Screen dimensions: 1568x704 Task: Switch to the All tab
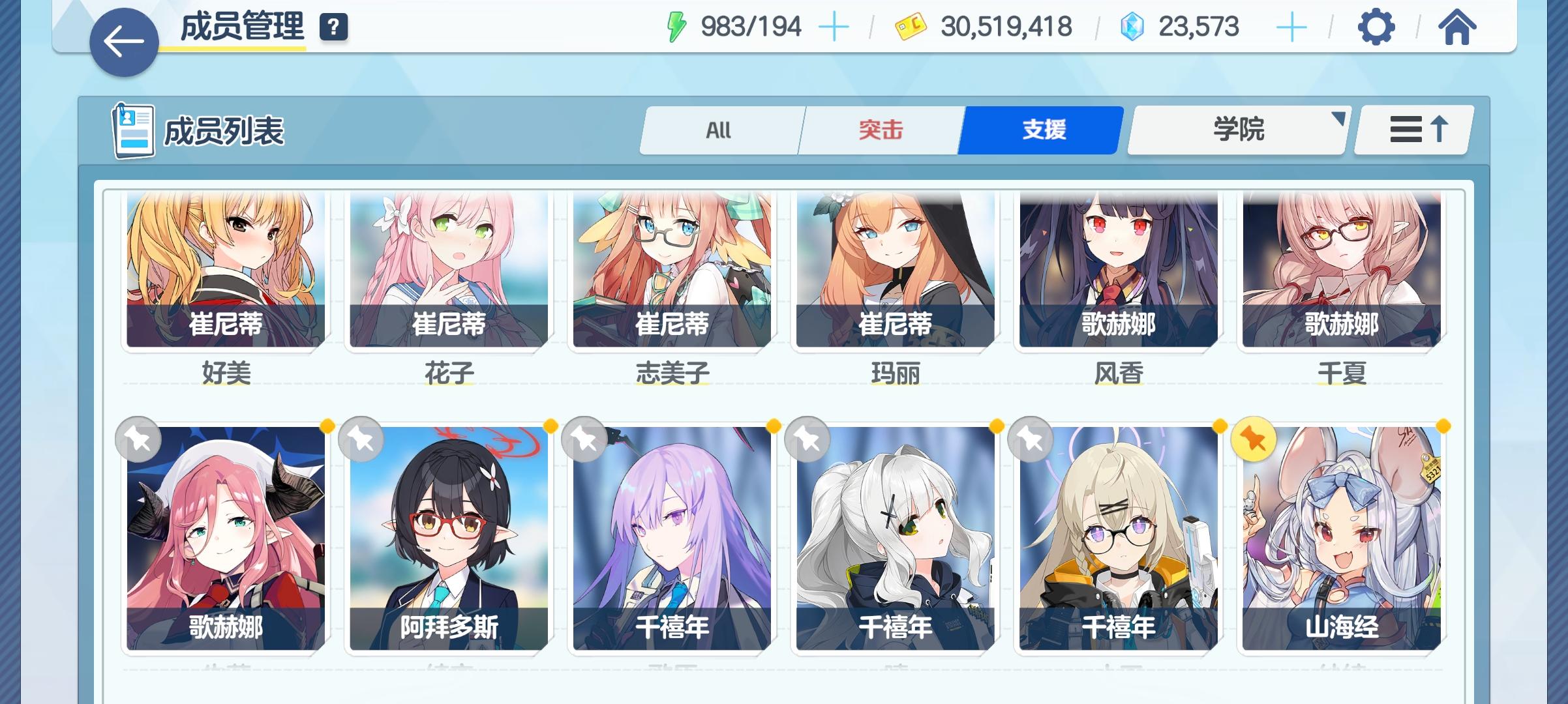point(720,130)
